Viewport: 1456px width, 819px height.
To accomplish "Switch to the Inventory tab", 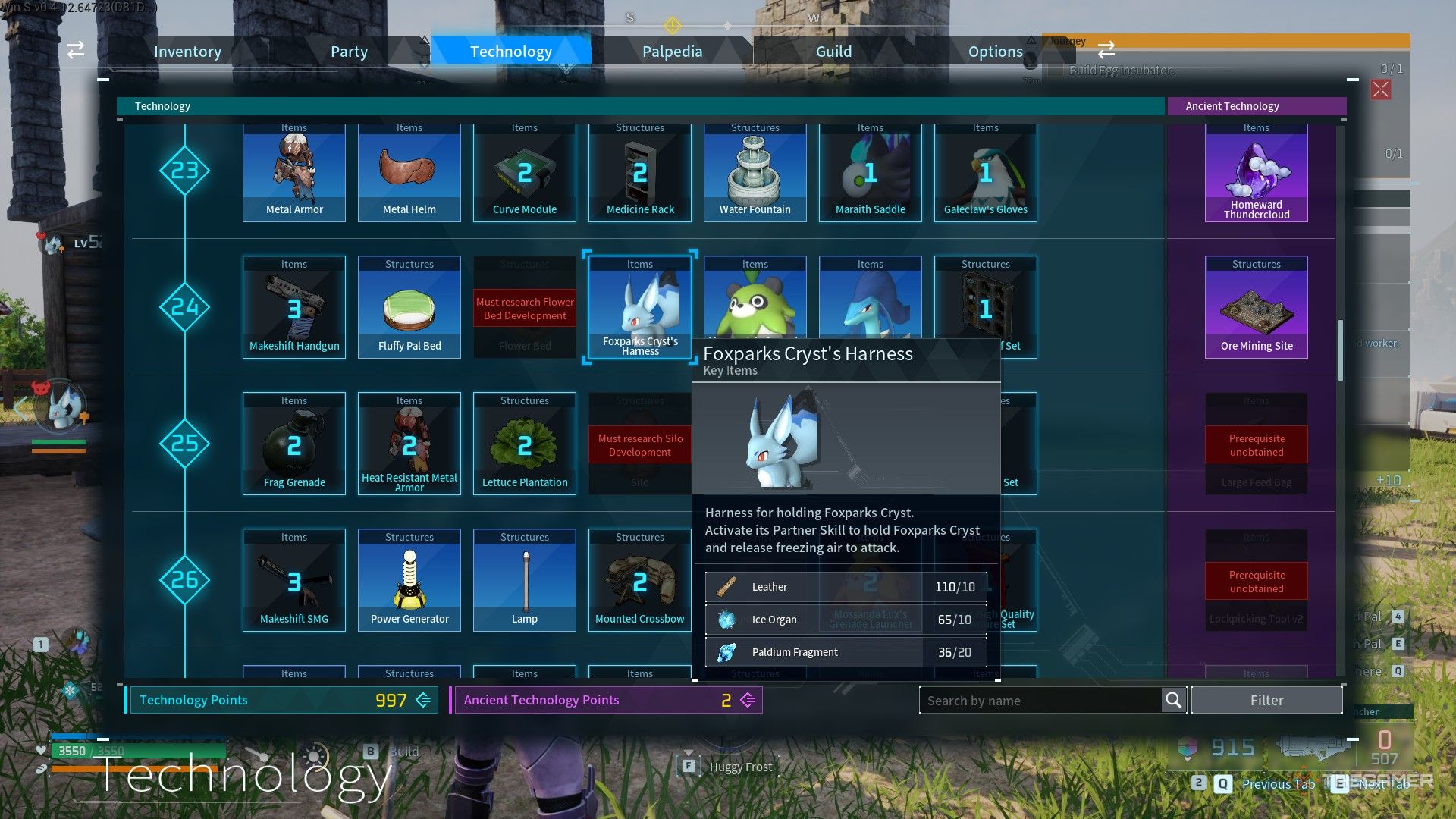I will click(x=187, y=52).
